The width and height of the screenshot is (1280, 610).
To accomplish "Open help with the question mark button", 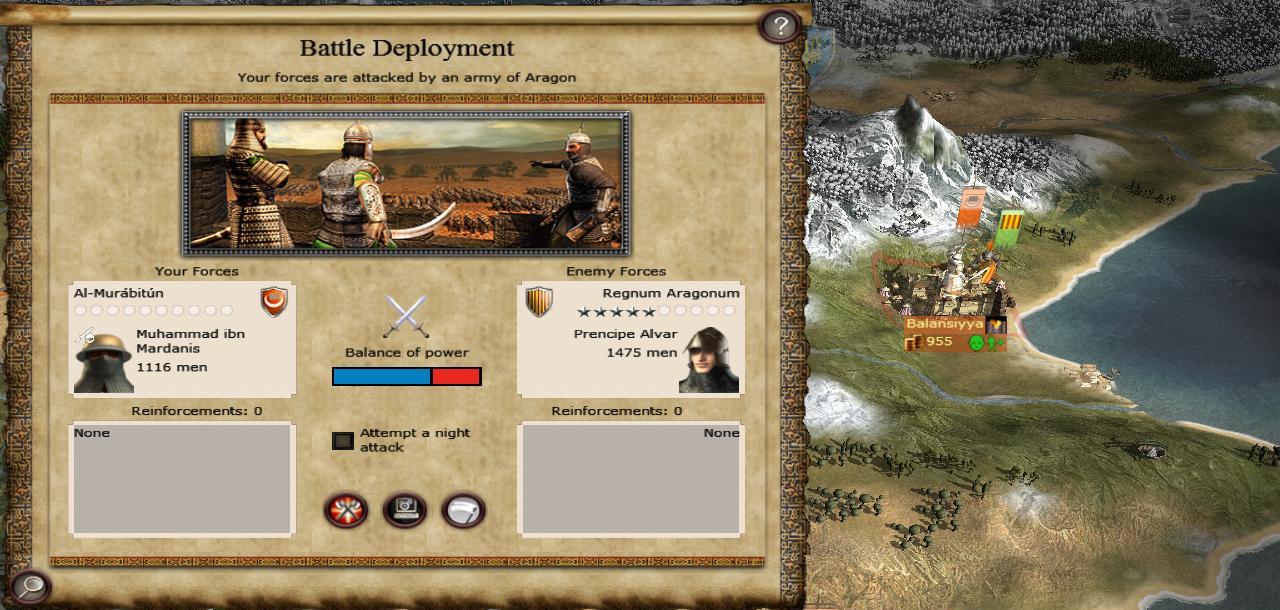I will coord(779,25).
